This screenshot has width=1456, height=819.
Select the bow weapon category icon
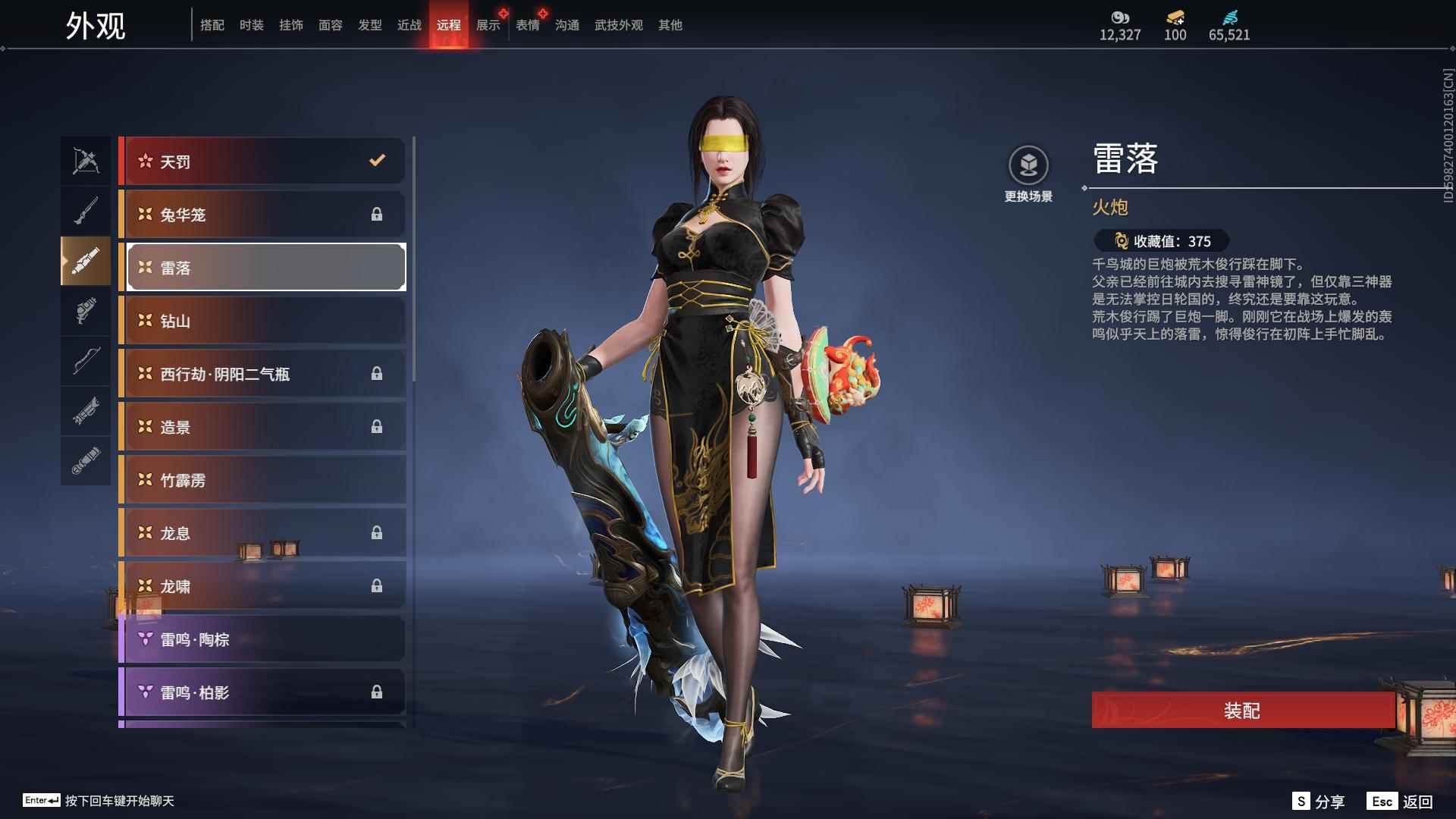[86, 361]
